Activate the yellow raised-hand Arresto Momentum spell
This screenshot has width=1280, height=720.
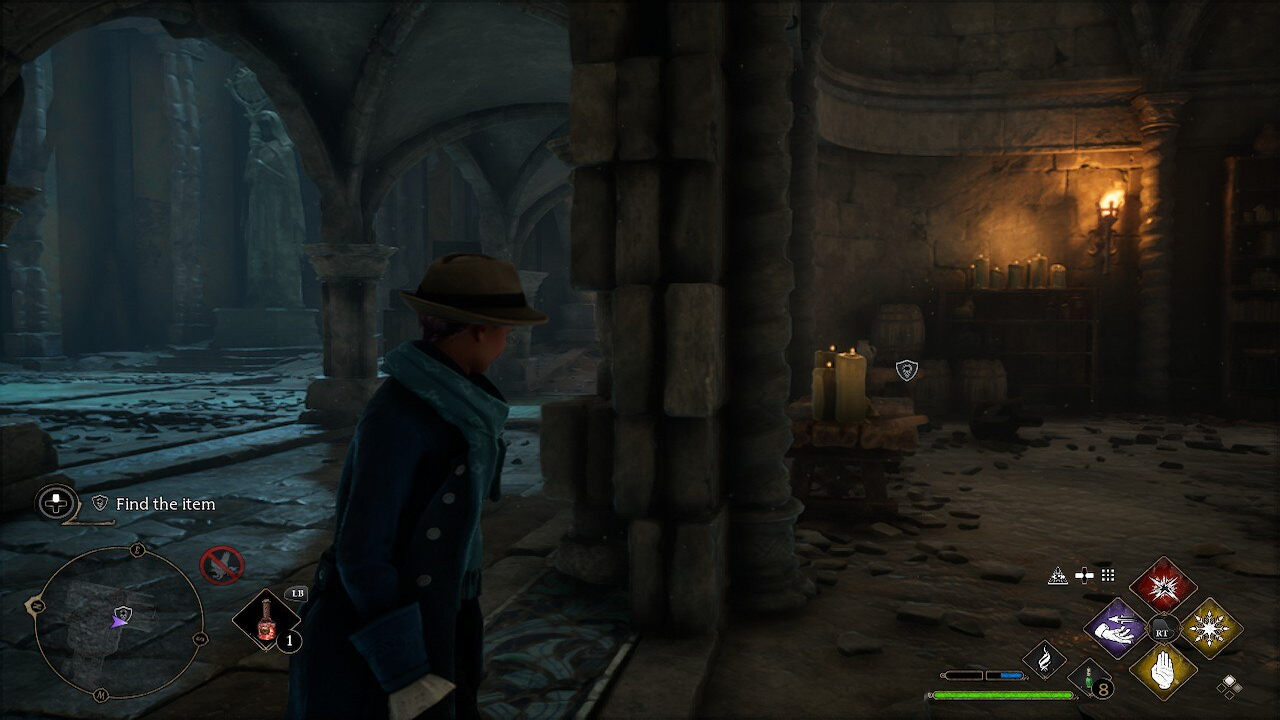1163,671
